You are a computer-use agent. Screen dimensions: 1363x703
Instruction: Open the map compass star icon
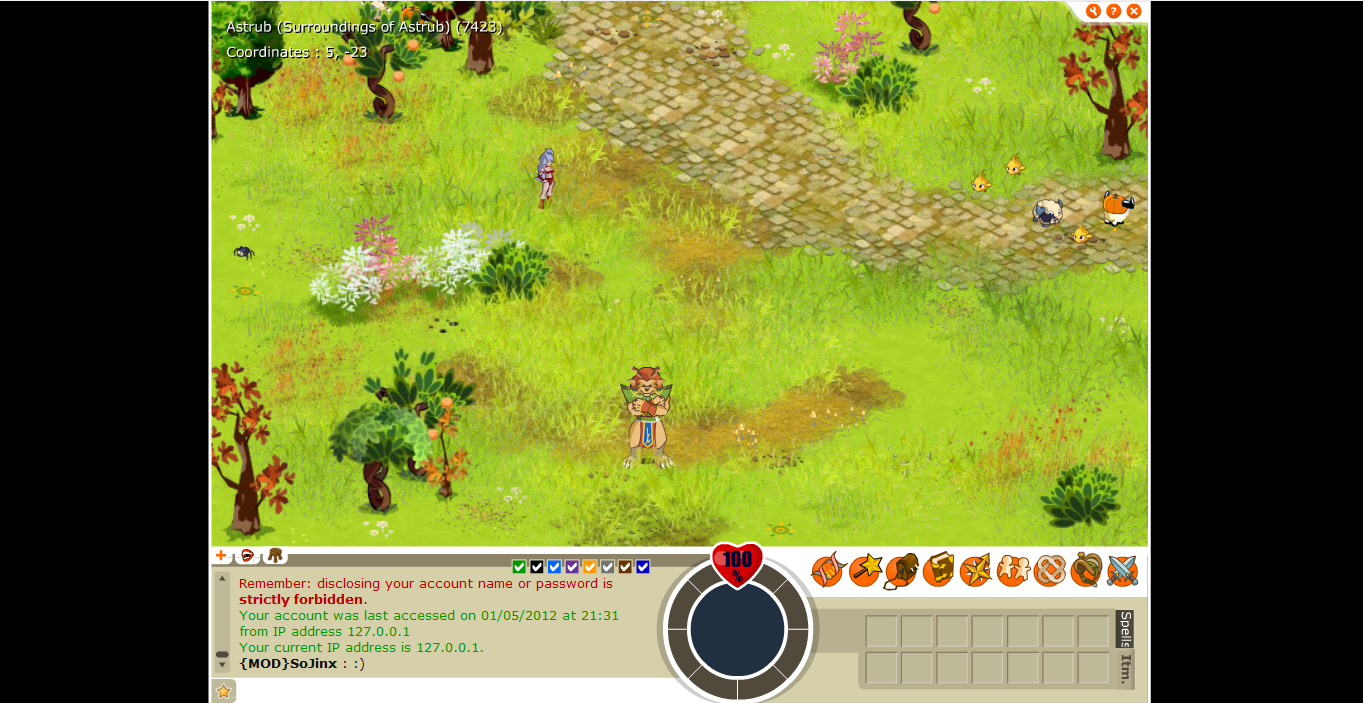pyautogui.click(x=975, y=571)
